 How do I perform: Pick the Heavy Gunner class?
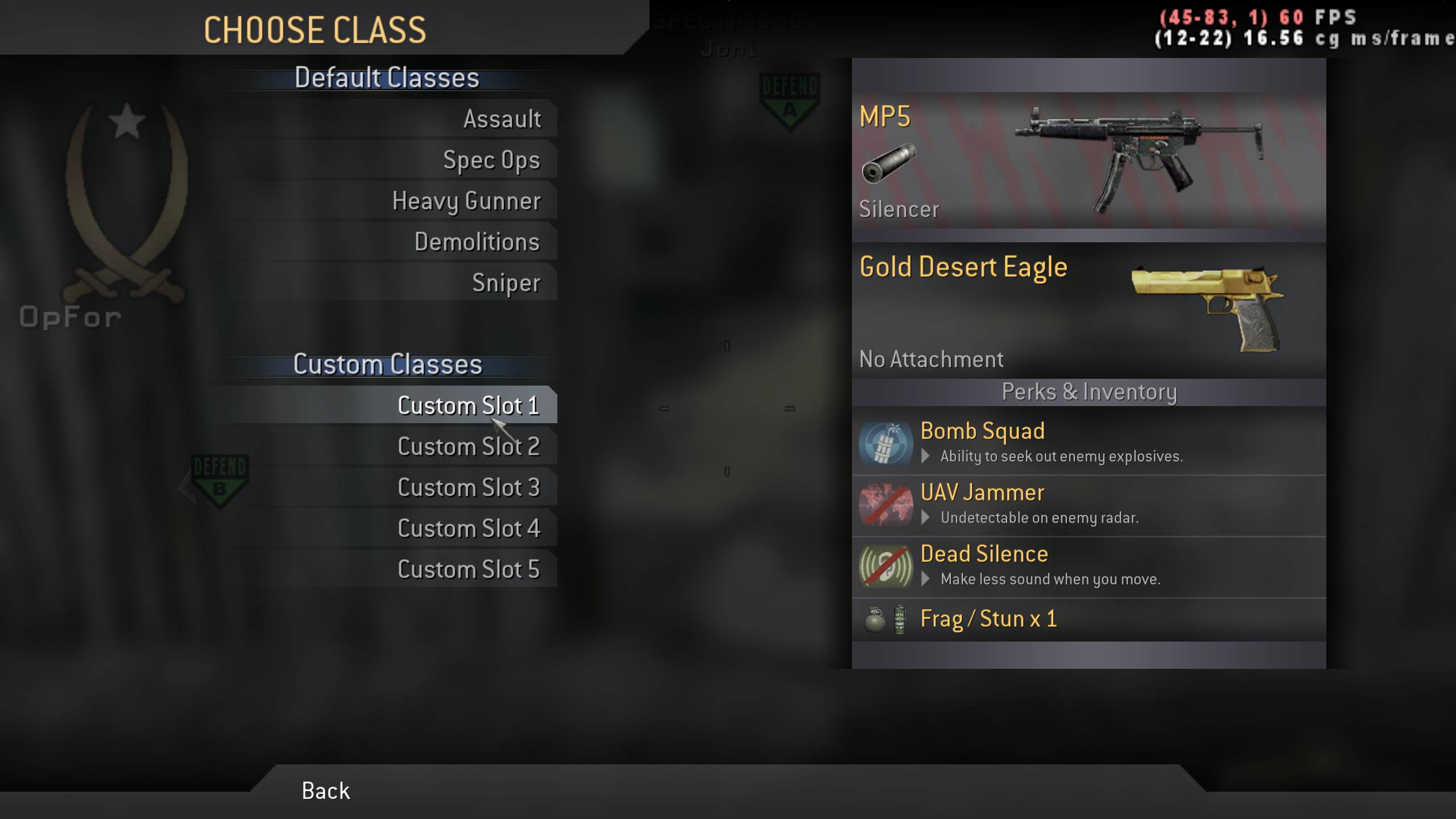pos(466,201)
